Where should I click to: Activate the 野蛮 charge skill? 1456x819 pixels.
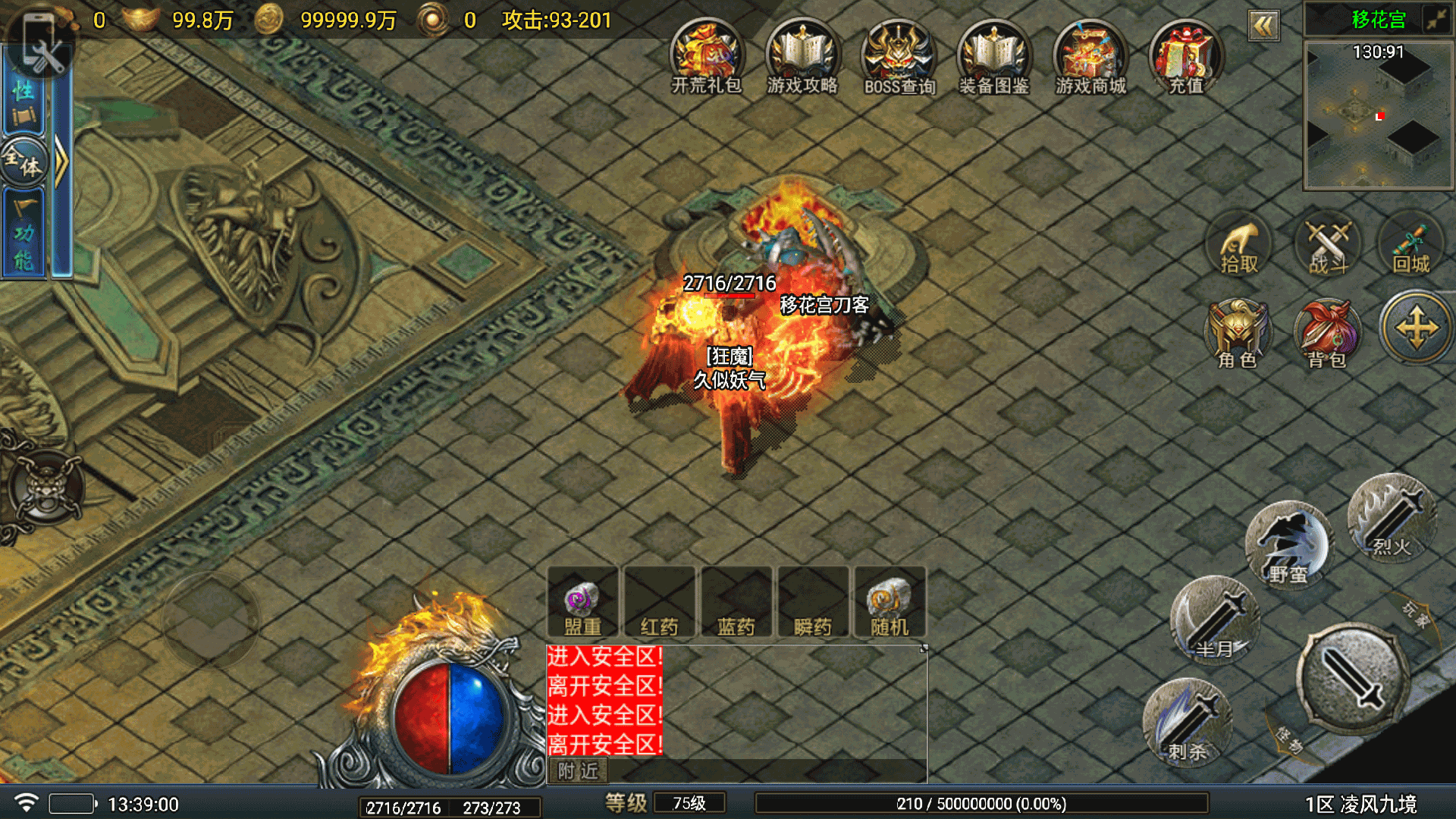tap(1288, 544)
